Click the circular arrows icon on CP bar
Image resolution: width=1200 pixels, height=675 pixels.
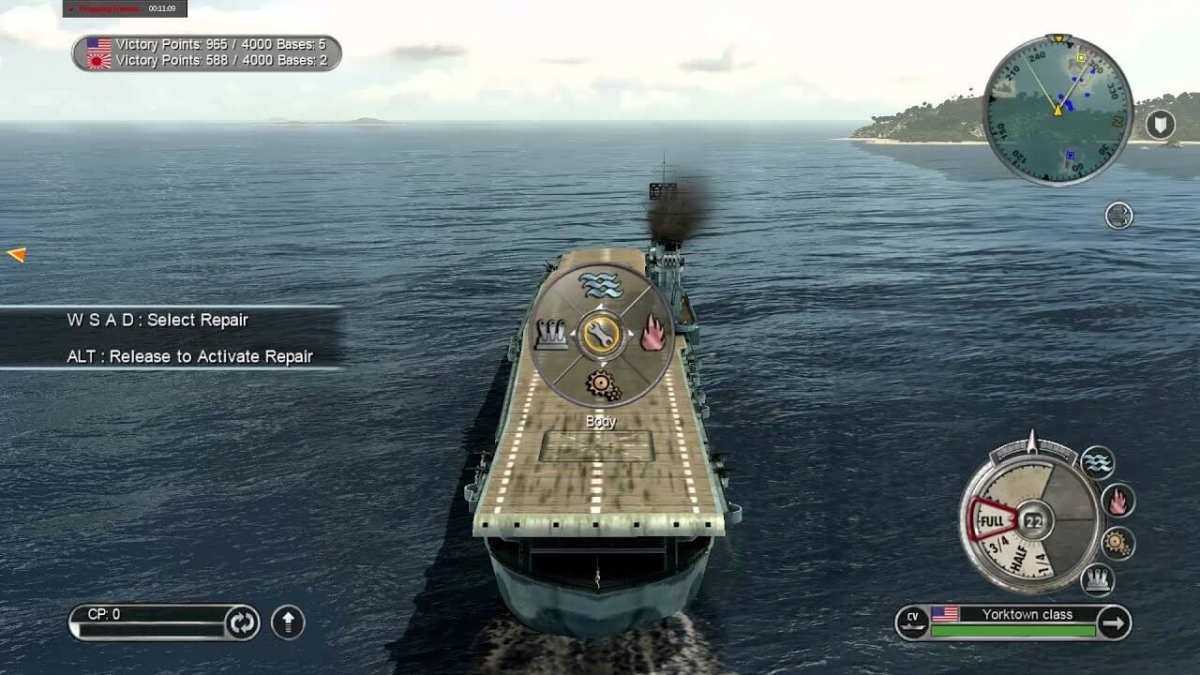tap(242, 622)
